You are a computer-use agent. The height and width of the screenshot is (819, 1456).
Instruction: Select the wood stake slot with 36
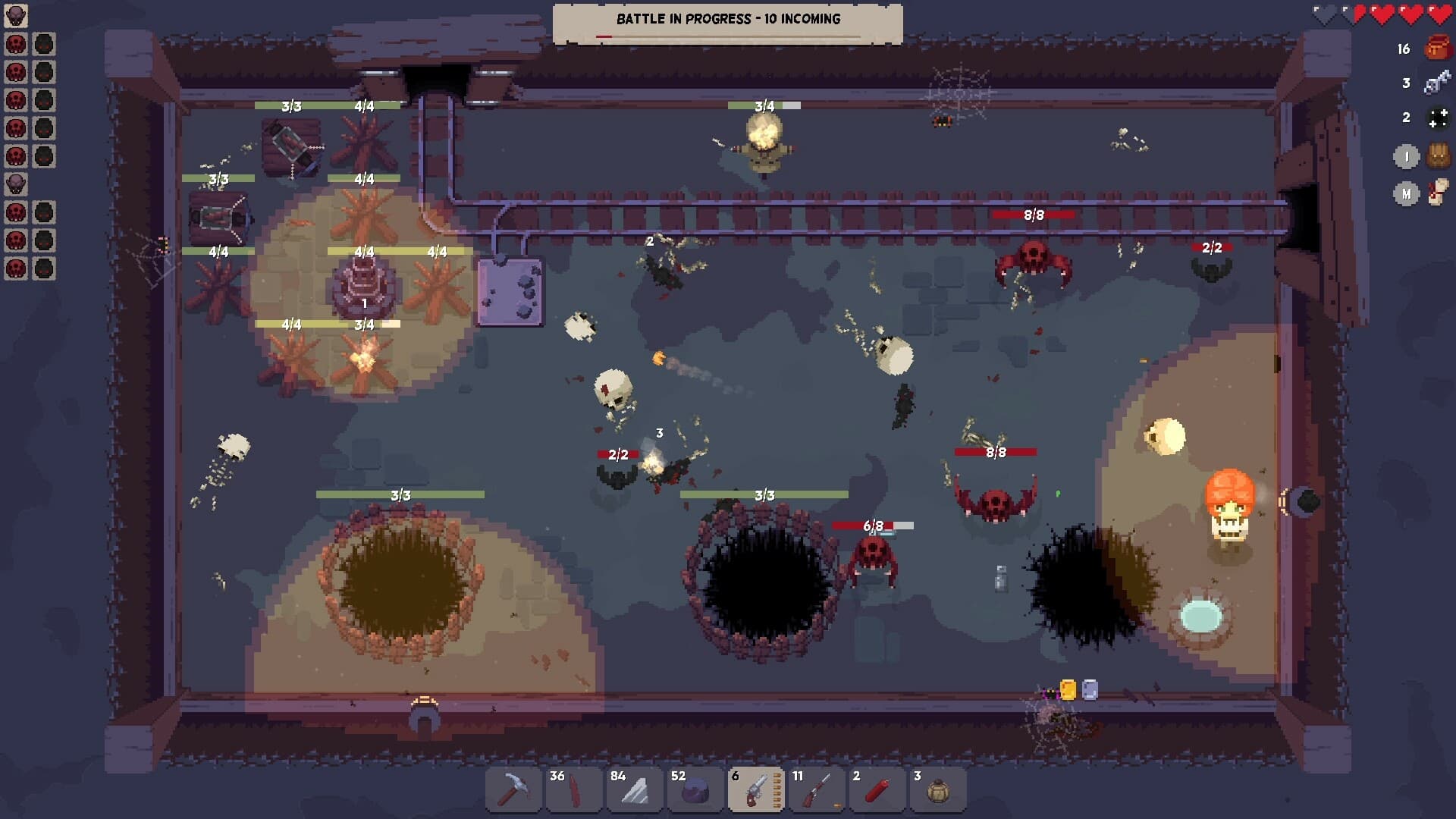(x=574, y=791)
